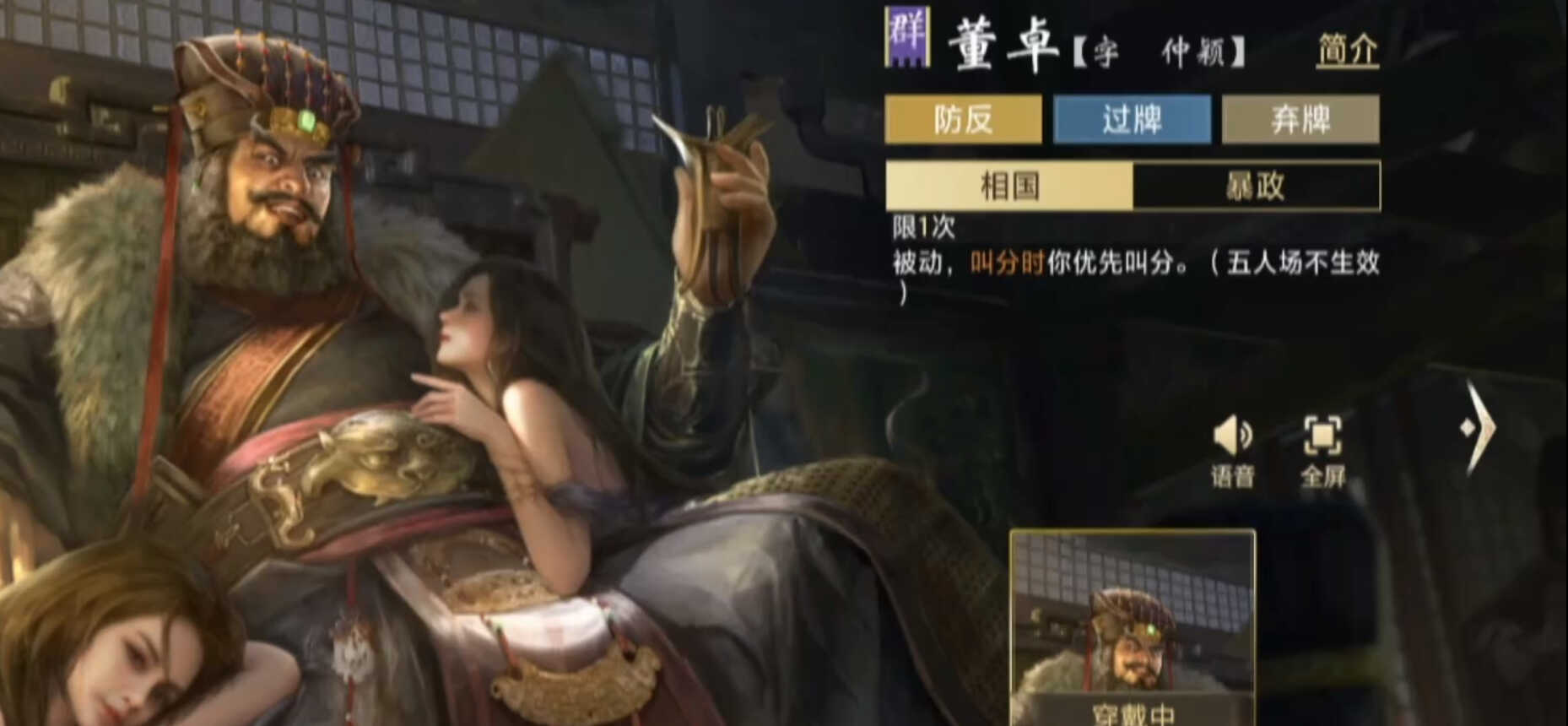Switch to the 暴政 skill tab
This screenshot has height=726, width=1568.
1257,187
